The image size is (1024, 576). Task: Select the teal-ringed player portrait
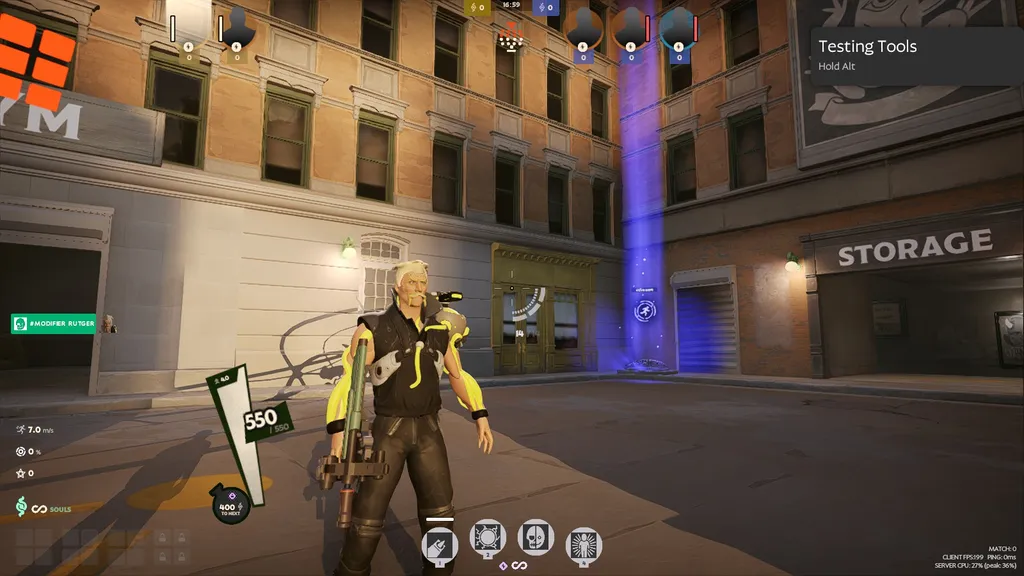coord(677,27)
